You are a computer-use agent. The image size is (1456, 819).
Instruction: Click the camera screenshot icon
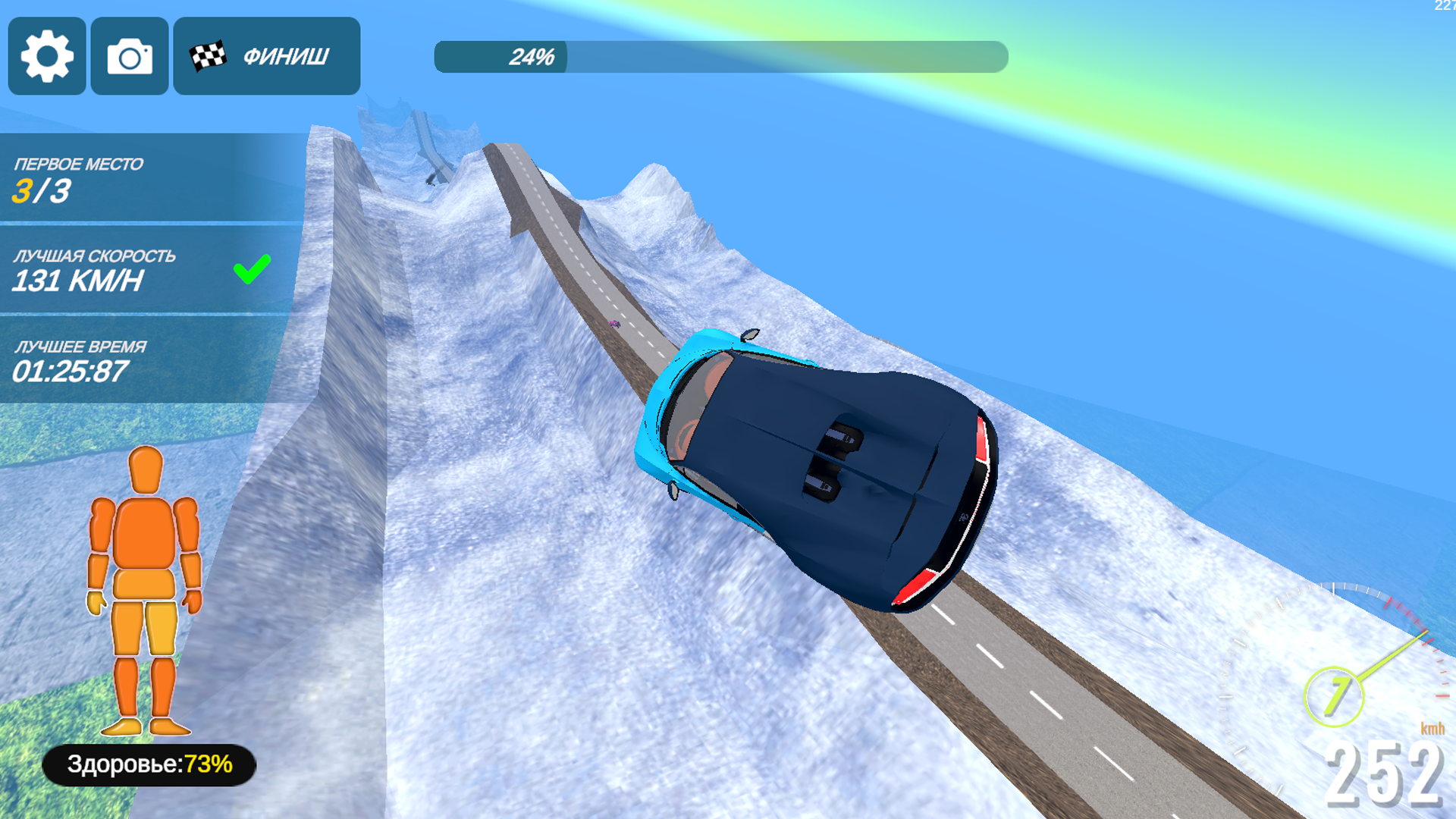tap(128, 57)
